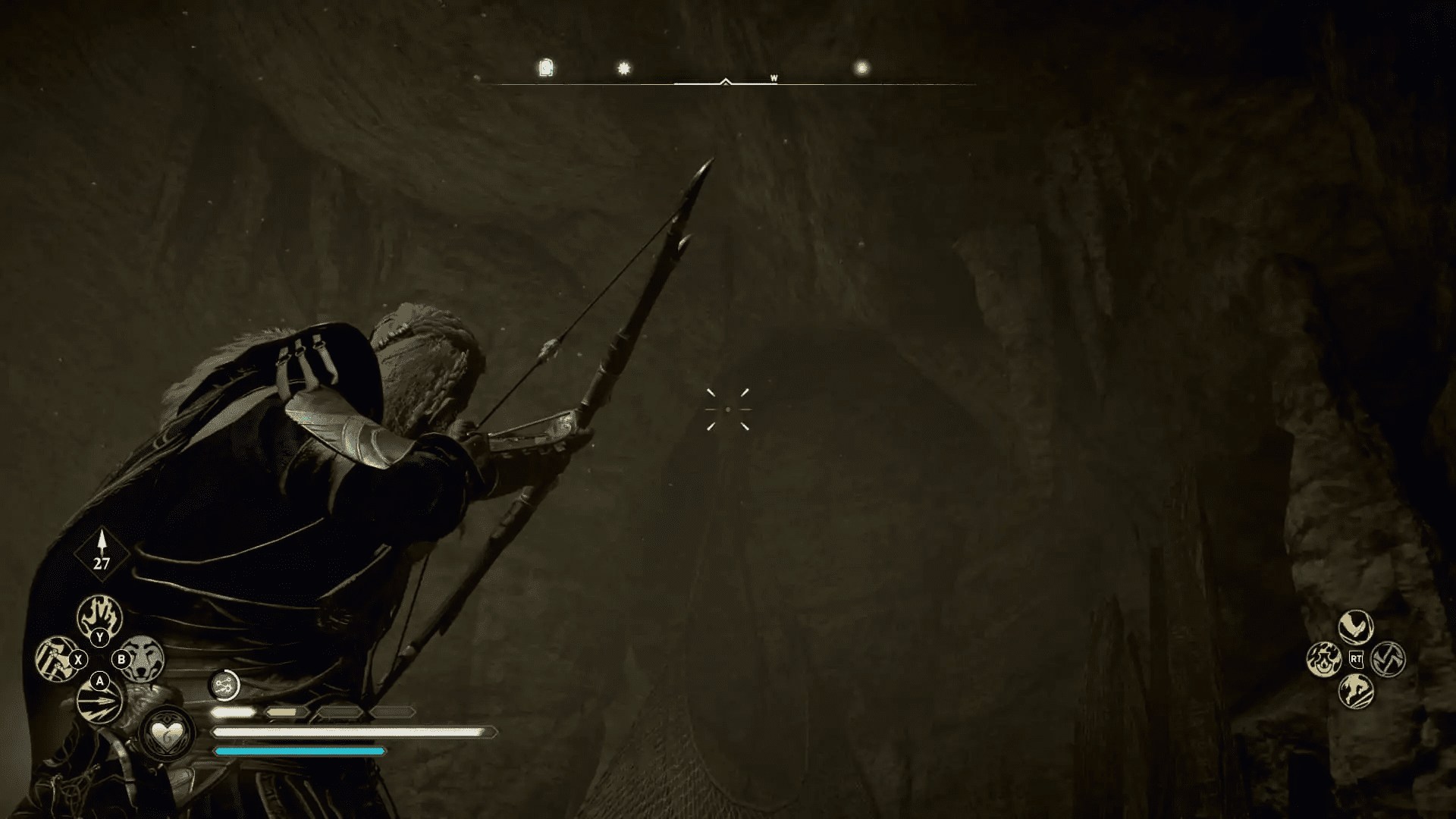The height and width of the screenshot is (819, 1456).
Task: Select the RT button prompt badge
Action: point(1356,660)
